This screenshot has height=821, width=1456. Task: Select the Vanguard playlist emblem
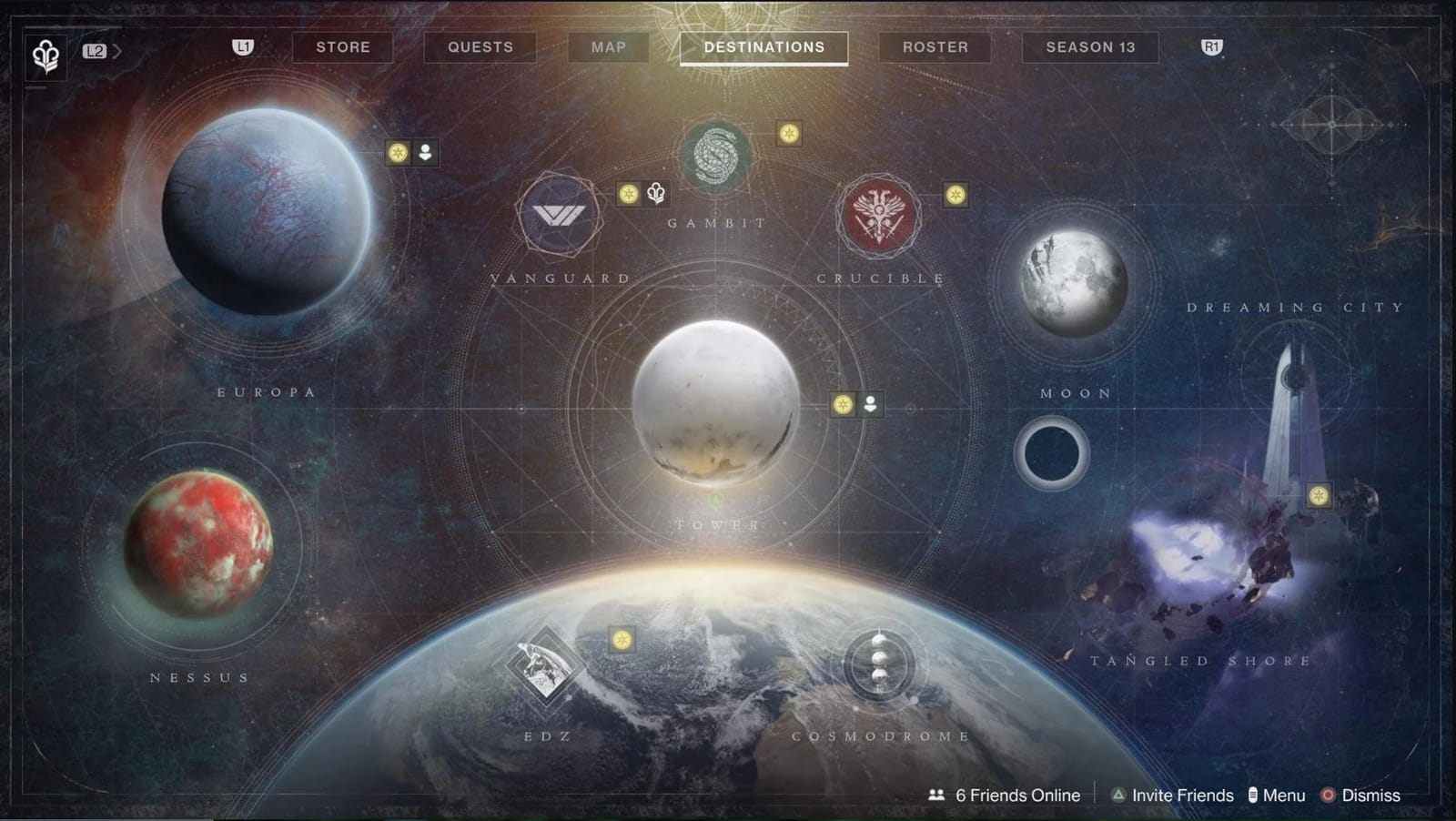point(558,218)
